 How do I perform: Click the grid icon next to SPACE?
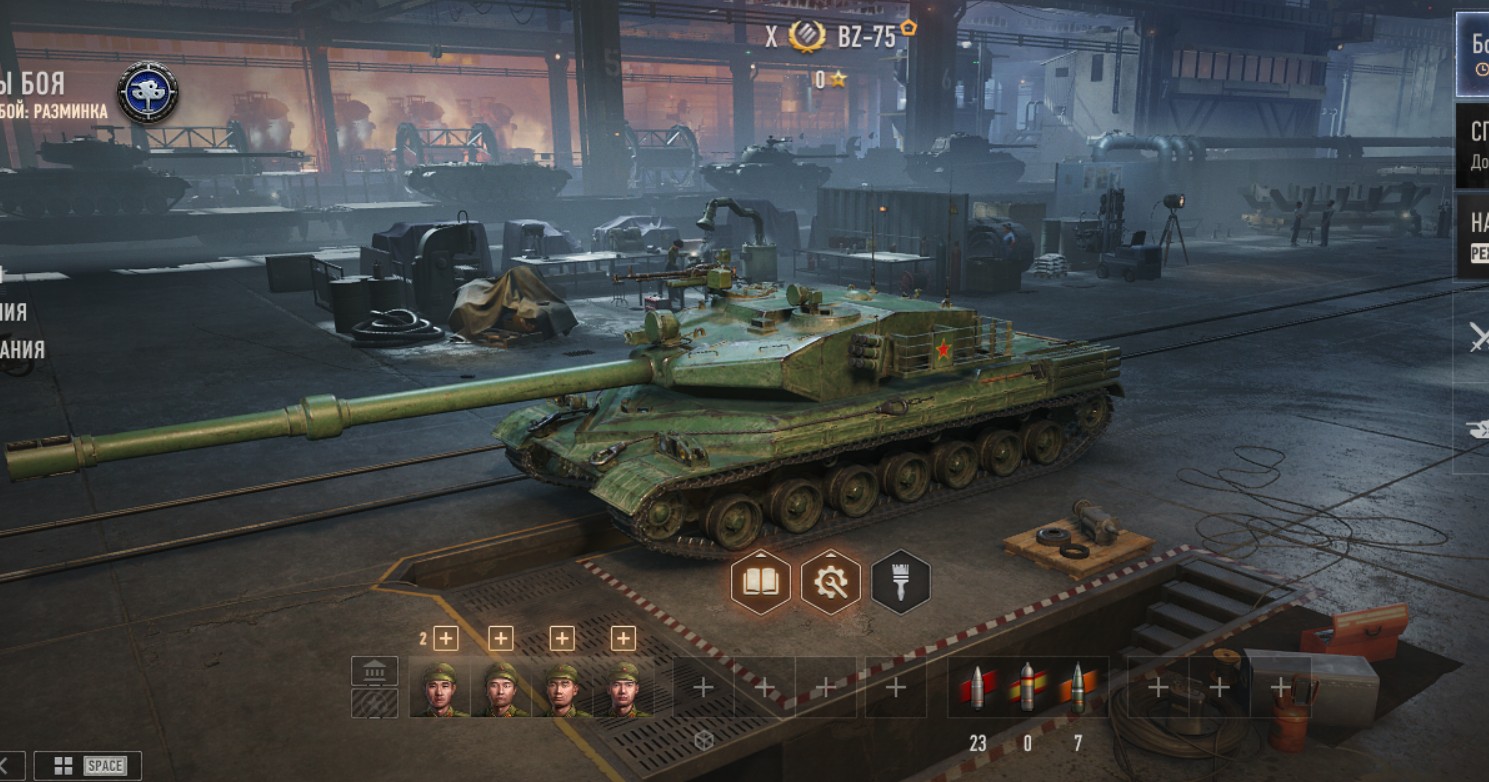coord(63,766)
